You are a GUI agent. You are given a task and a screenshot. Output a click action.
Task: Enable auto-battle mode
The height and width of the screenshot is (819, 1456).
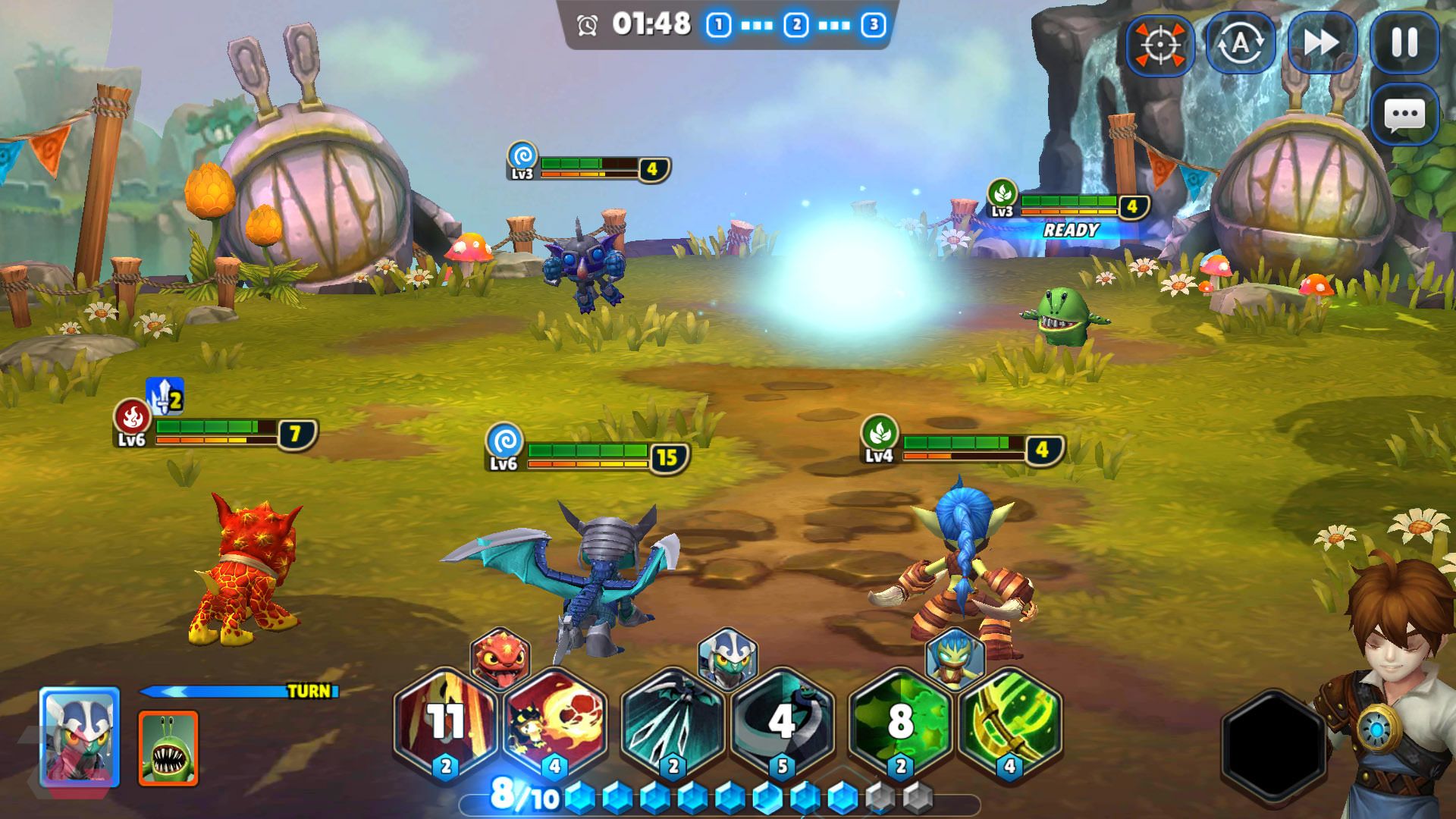coord(1240,43)
